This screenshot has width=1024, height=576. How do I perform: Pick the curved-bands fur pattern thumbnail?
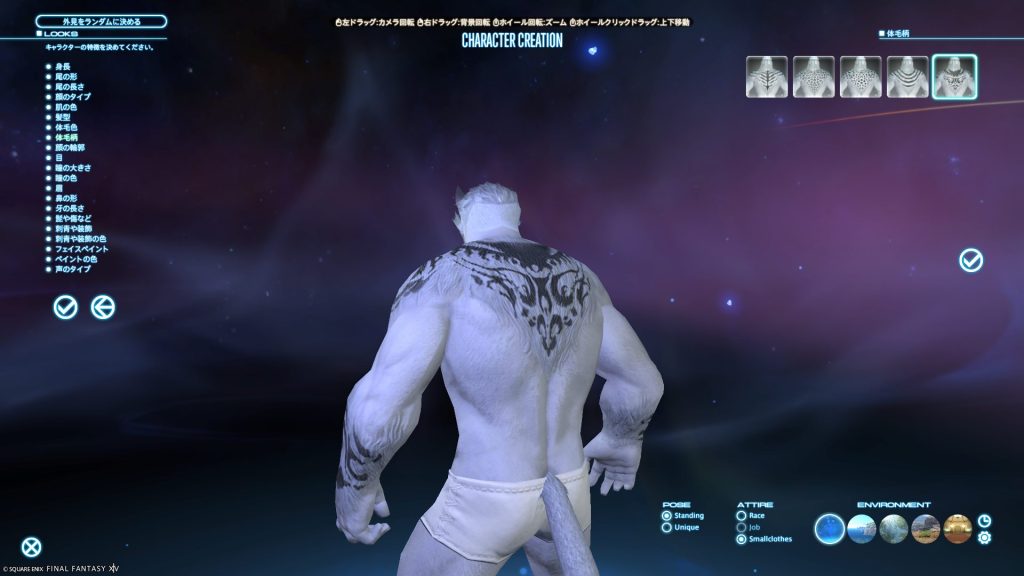pos(907,77)
